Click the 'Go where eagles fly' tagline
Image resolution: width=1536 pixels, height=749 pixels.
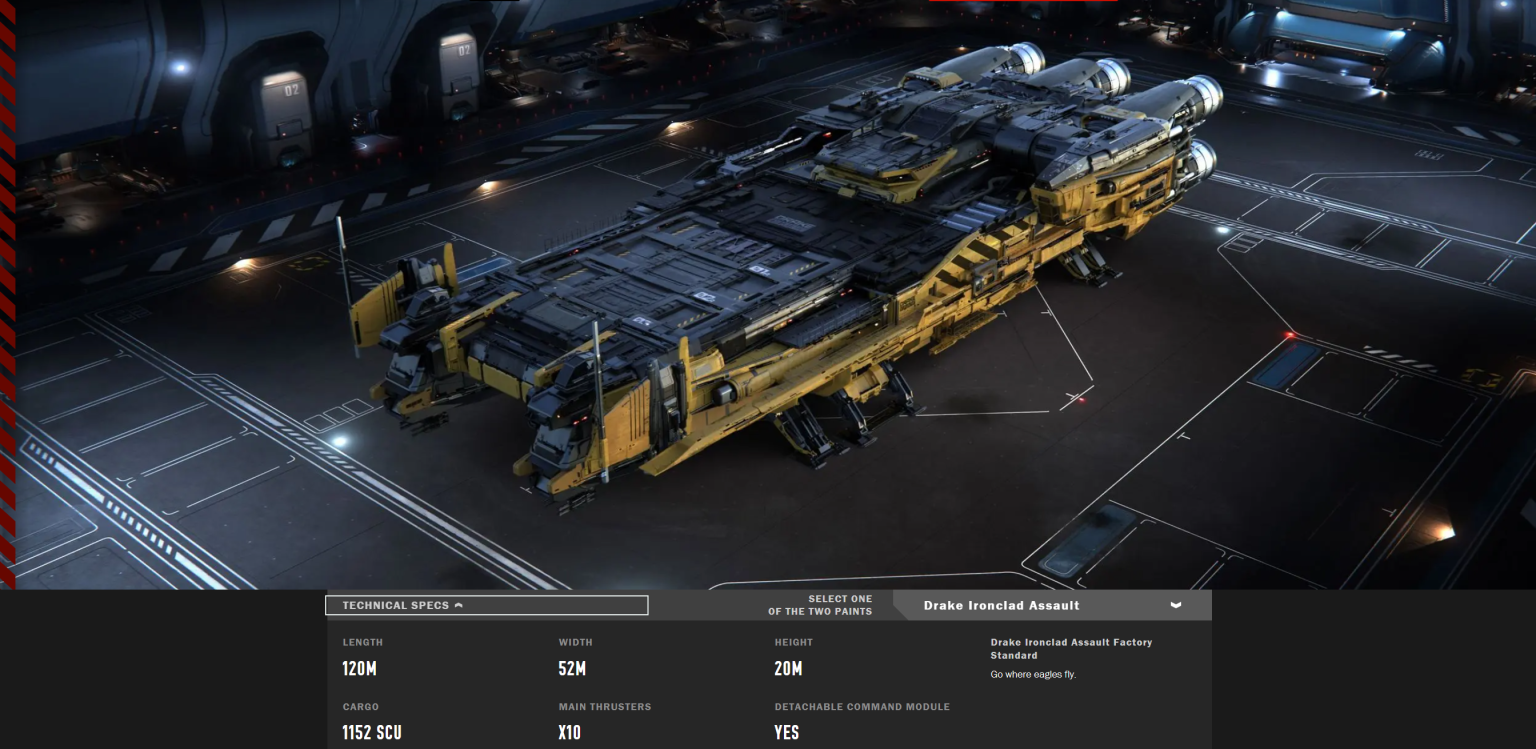pos(1033,675)
